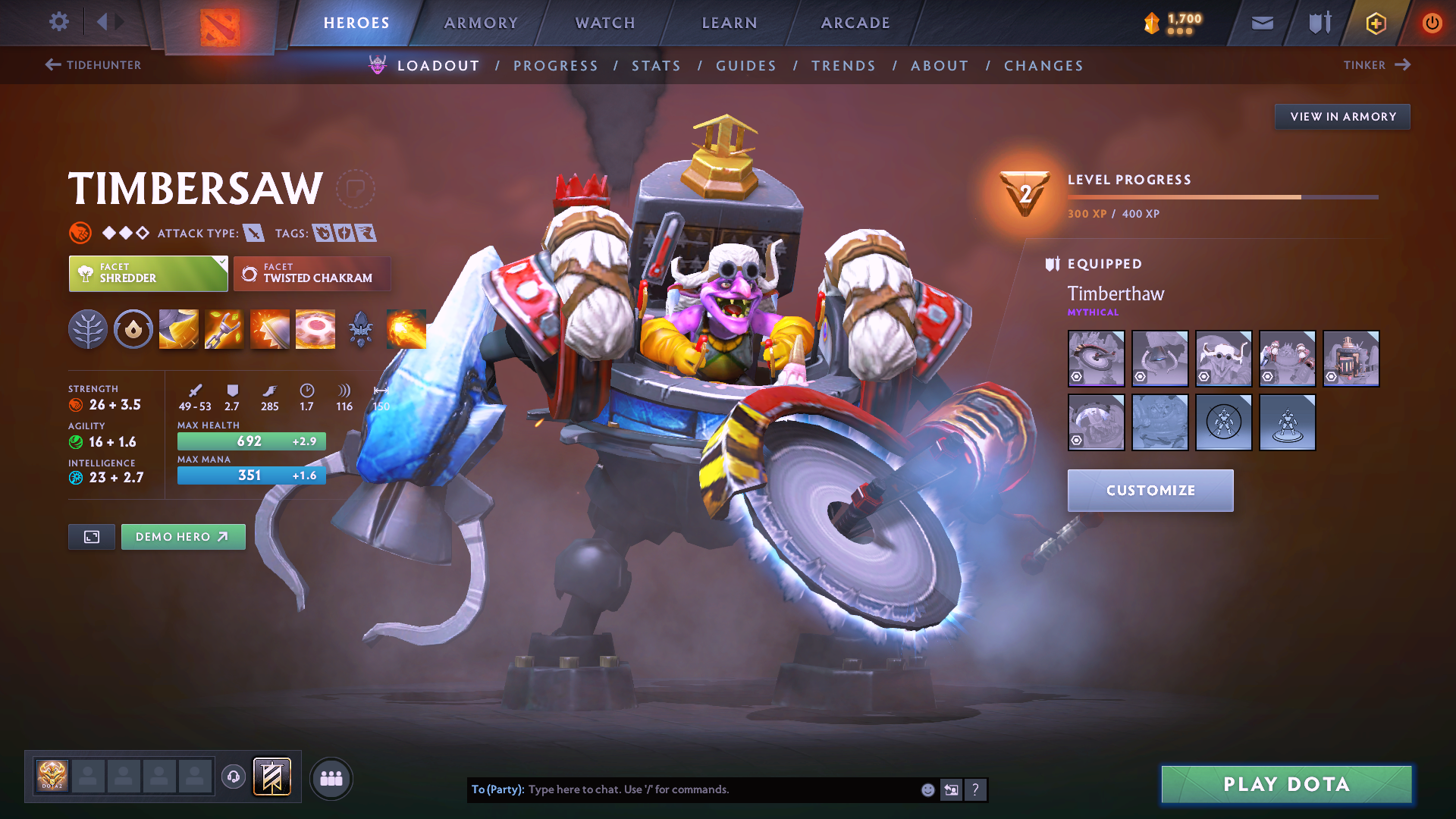The width and height of the screenshot is (1456, 819).
Task: Switch to the STATS tab
Action: [x=657, y=66]
